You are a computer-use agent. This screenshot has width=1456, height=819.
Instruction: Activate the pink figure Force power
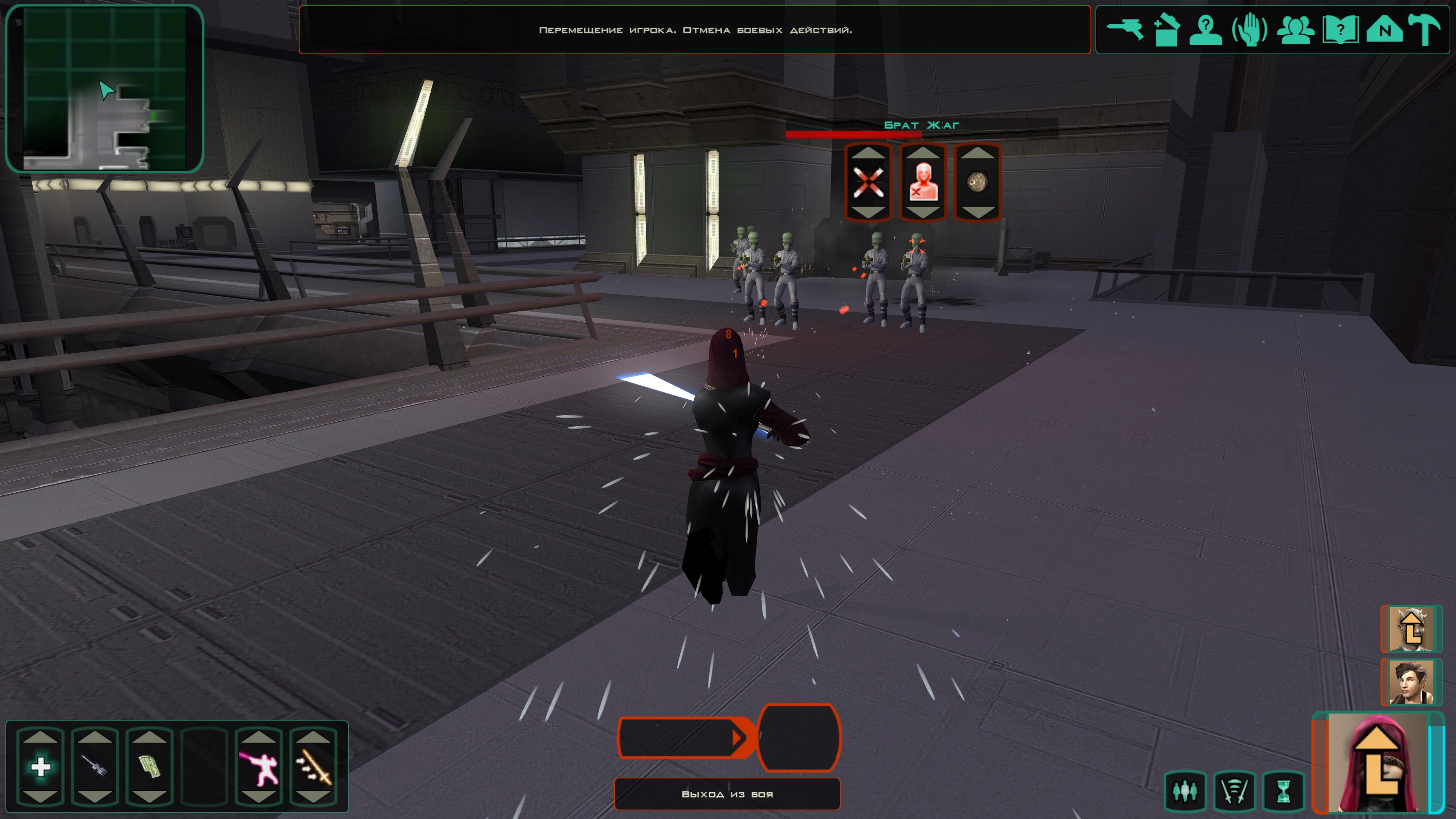pyautogui.click(x=258, y=767)
